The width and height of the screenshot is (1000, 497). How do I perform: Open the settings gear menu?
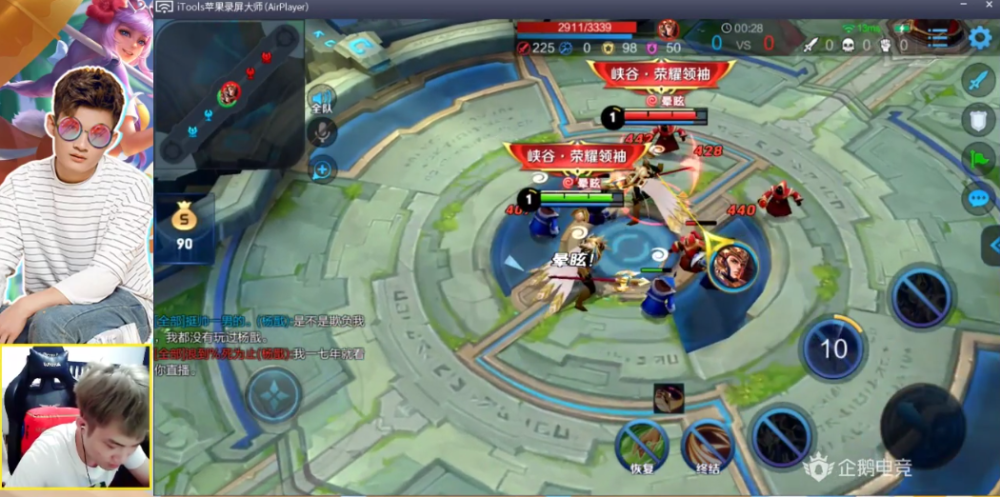tap(980, 39)
